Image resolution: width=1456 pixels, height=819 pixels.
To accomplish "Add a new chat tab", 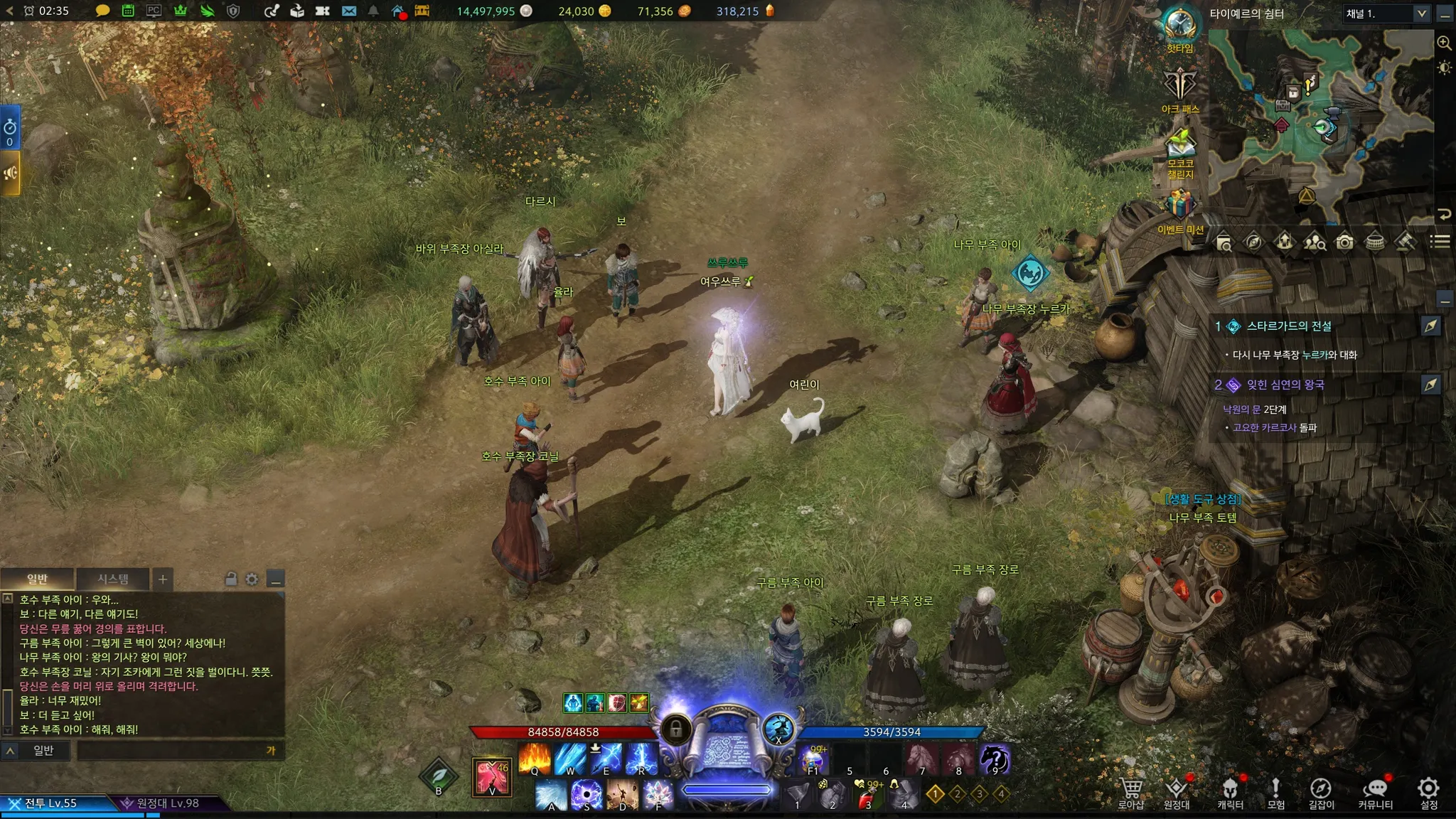I will [x=163, y=579].
